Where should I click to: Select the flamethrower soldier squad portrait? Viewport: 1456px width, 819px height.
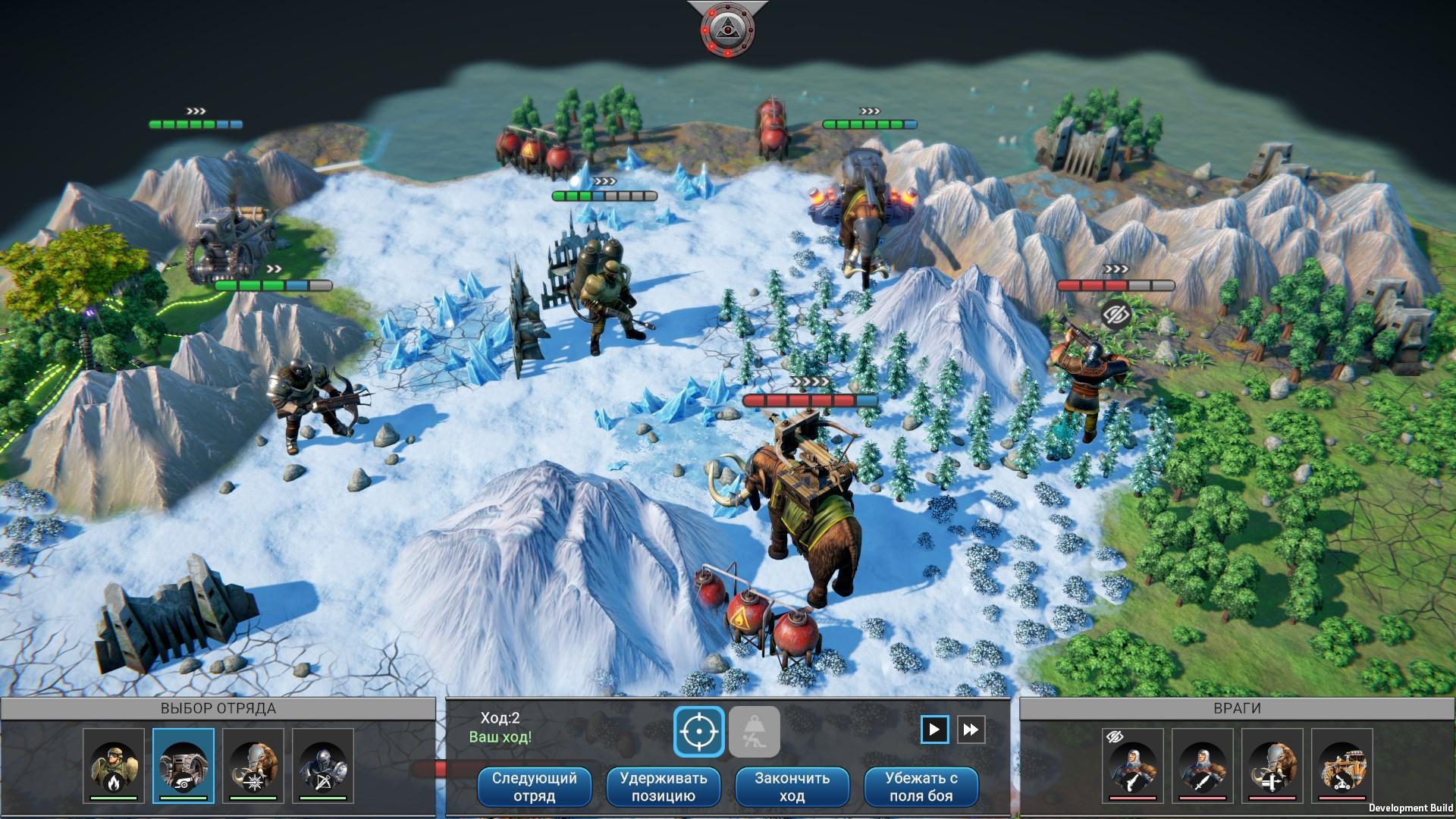pyautogui.click(x=114, y=764)
